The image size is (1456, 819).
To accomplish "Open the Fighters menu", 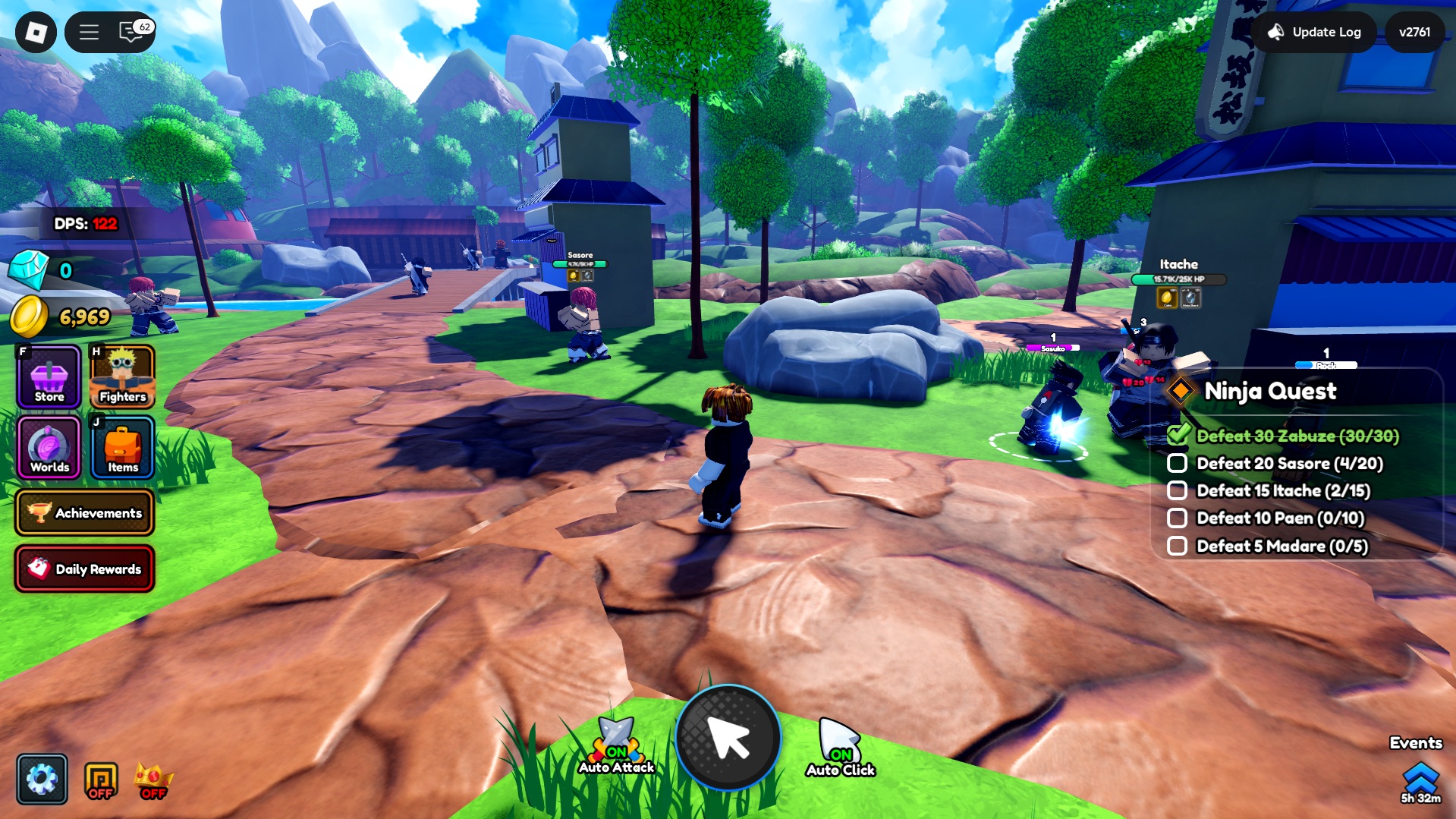I will click(122, 376).
